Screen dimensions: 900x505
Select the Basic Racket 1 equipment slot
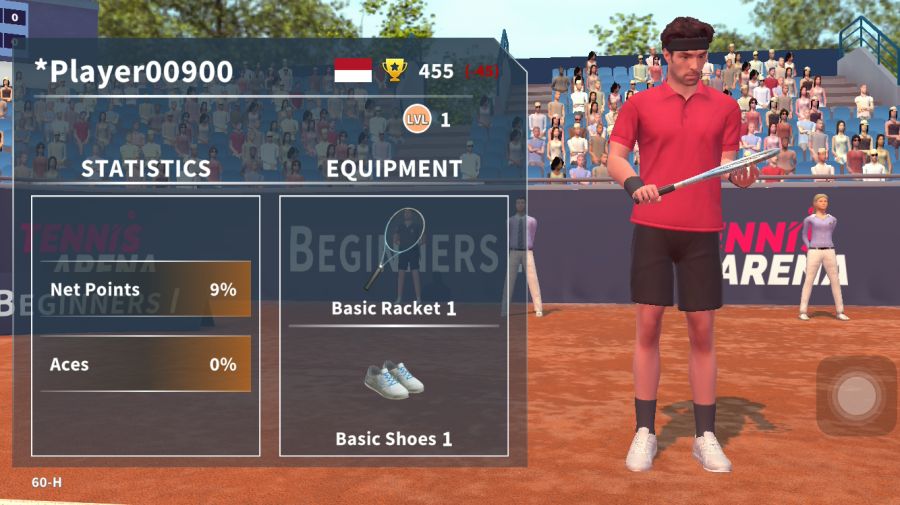(393, 260)
